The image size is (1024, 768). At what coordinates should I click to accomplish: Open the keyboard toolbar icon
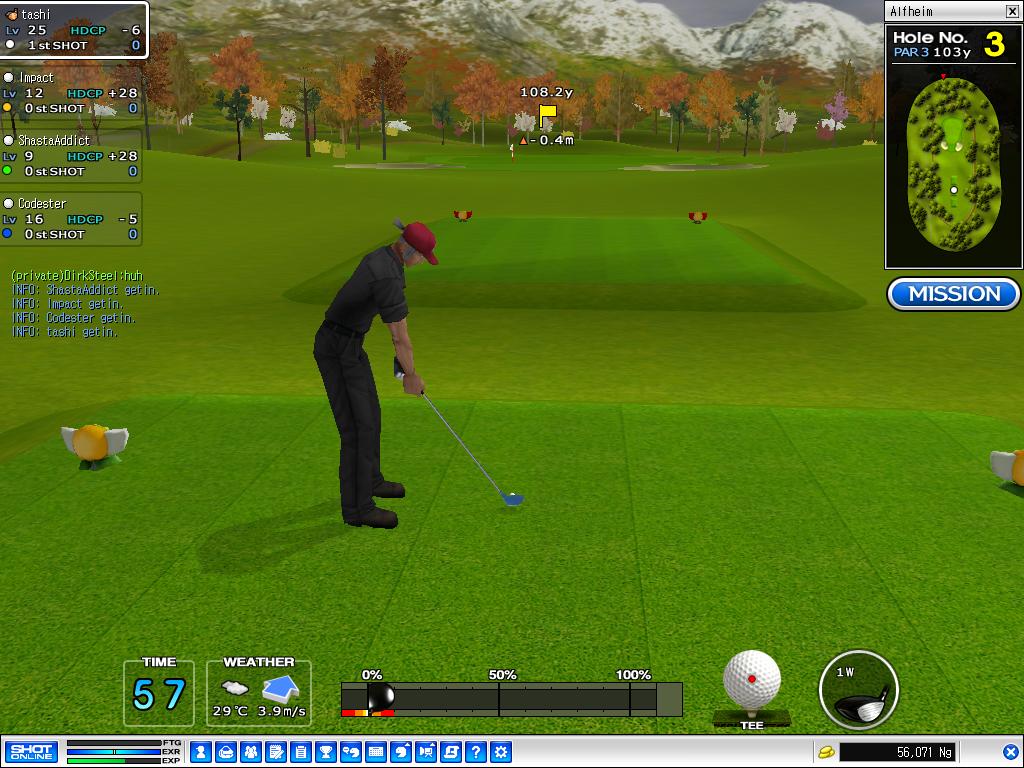click(x=376, y=752)
